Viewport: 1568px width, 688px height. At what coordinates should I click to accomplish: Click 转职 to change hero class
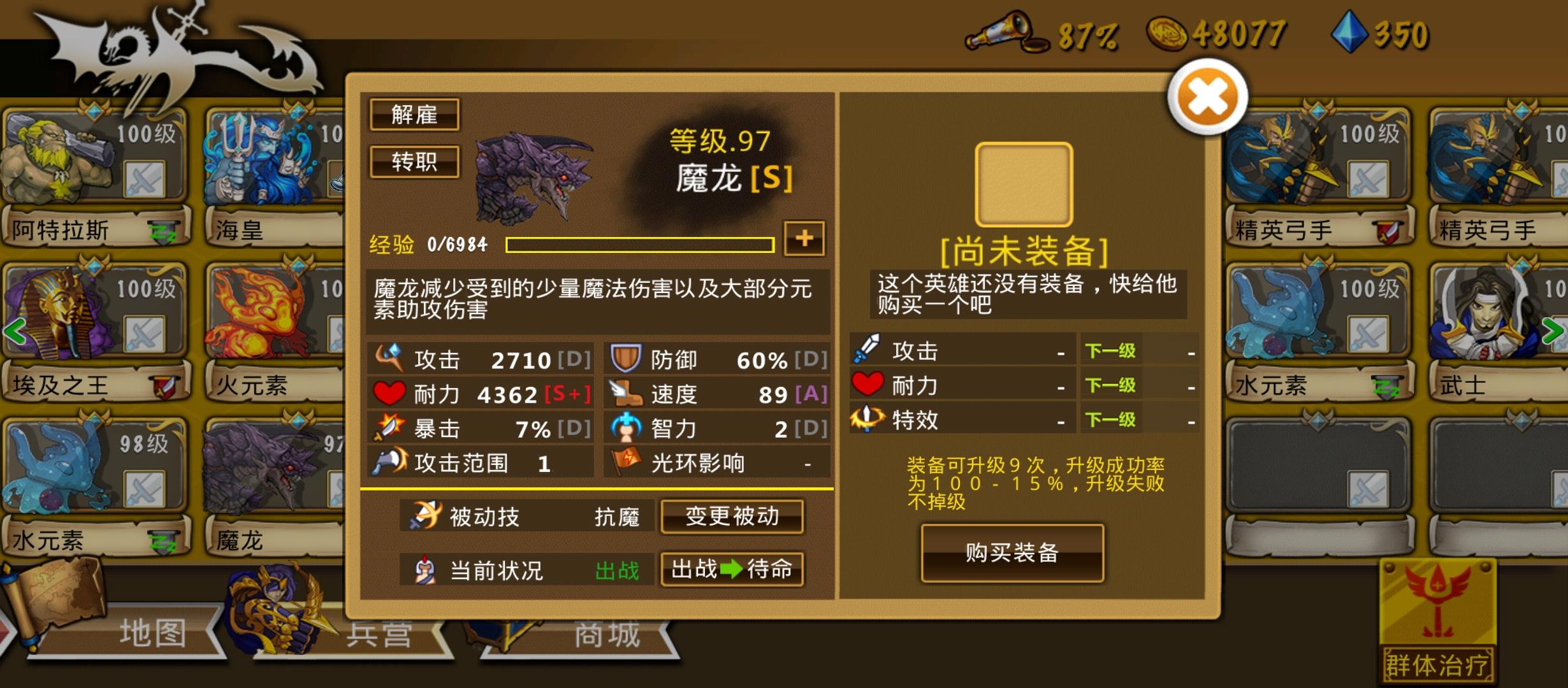(414, 162)
